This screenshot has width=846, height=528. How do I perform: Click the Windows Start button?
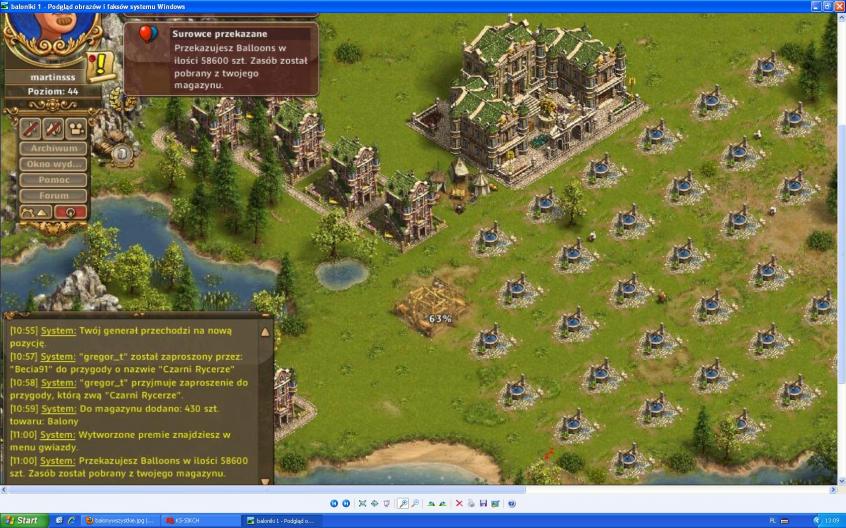coord(22,521)
